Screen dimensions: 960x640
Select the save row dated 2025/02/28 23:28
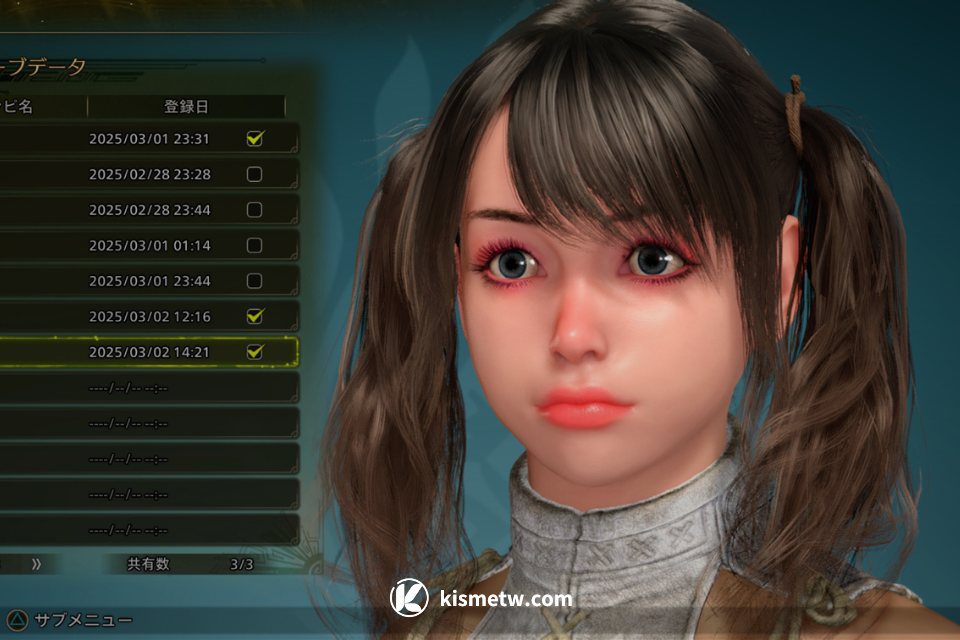tap(150, 174)
